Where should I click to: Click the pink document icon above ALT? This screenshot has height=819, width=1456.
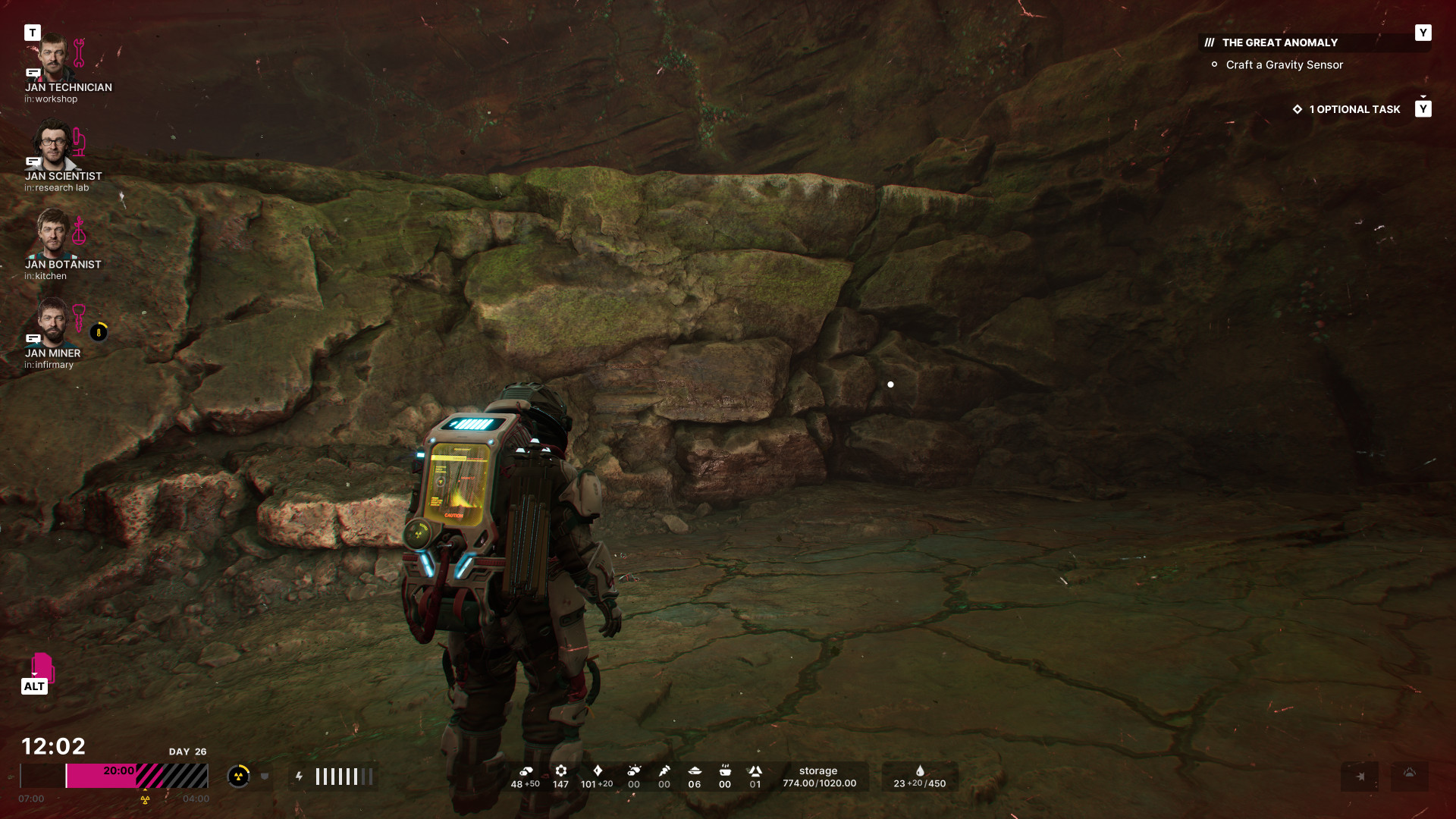click(42, 667)
